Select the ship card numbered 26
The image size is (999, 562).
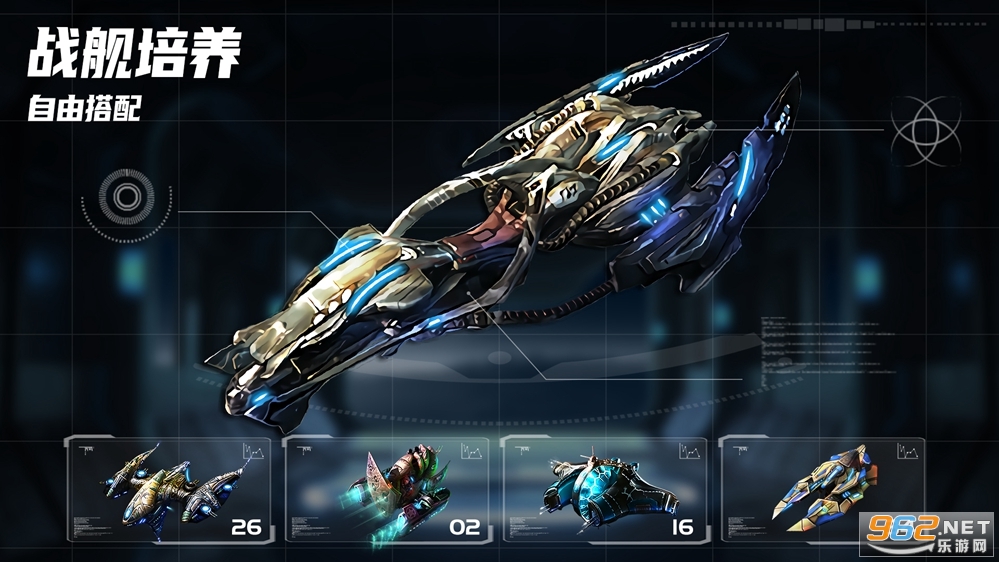pos(171,489)
